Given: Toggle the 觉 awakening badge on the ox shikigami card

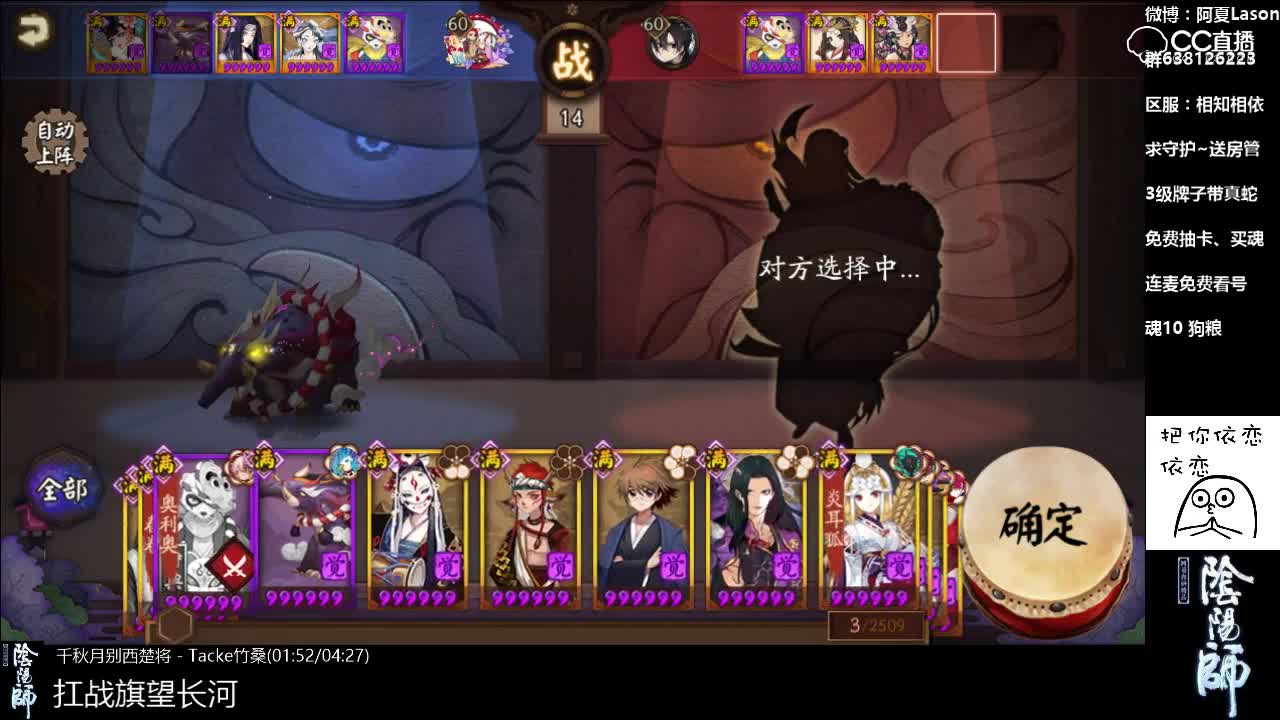Looking at the screenshot, I should [x=336, y=565].
